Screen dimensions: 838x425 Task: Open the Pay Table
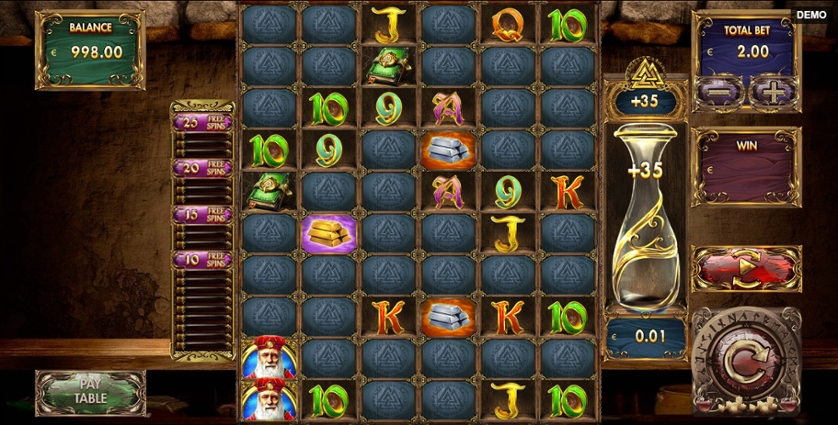[x=90, y=392]
